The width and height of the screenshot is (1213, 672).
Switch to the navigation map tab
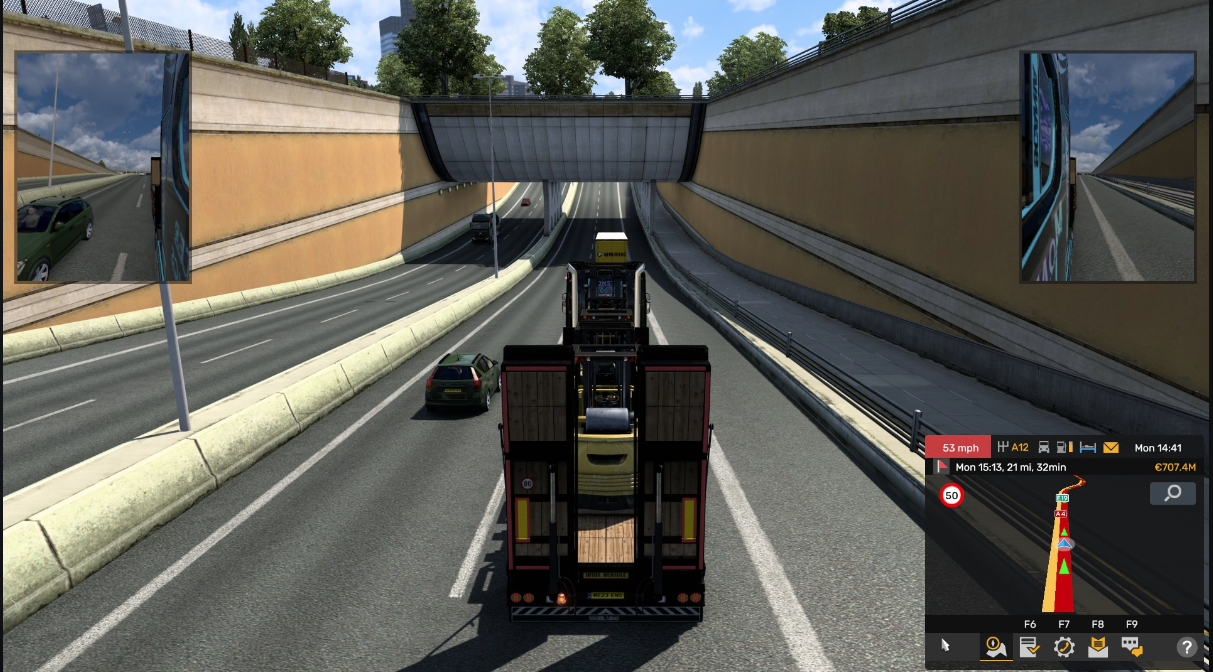pos(995,646)
